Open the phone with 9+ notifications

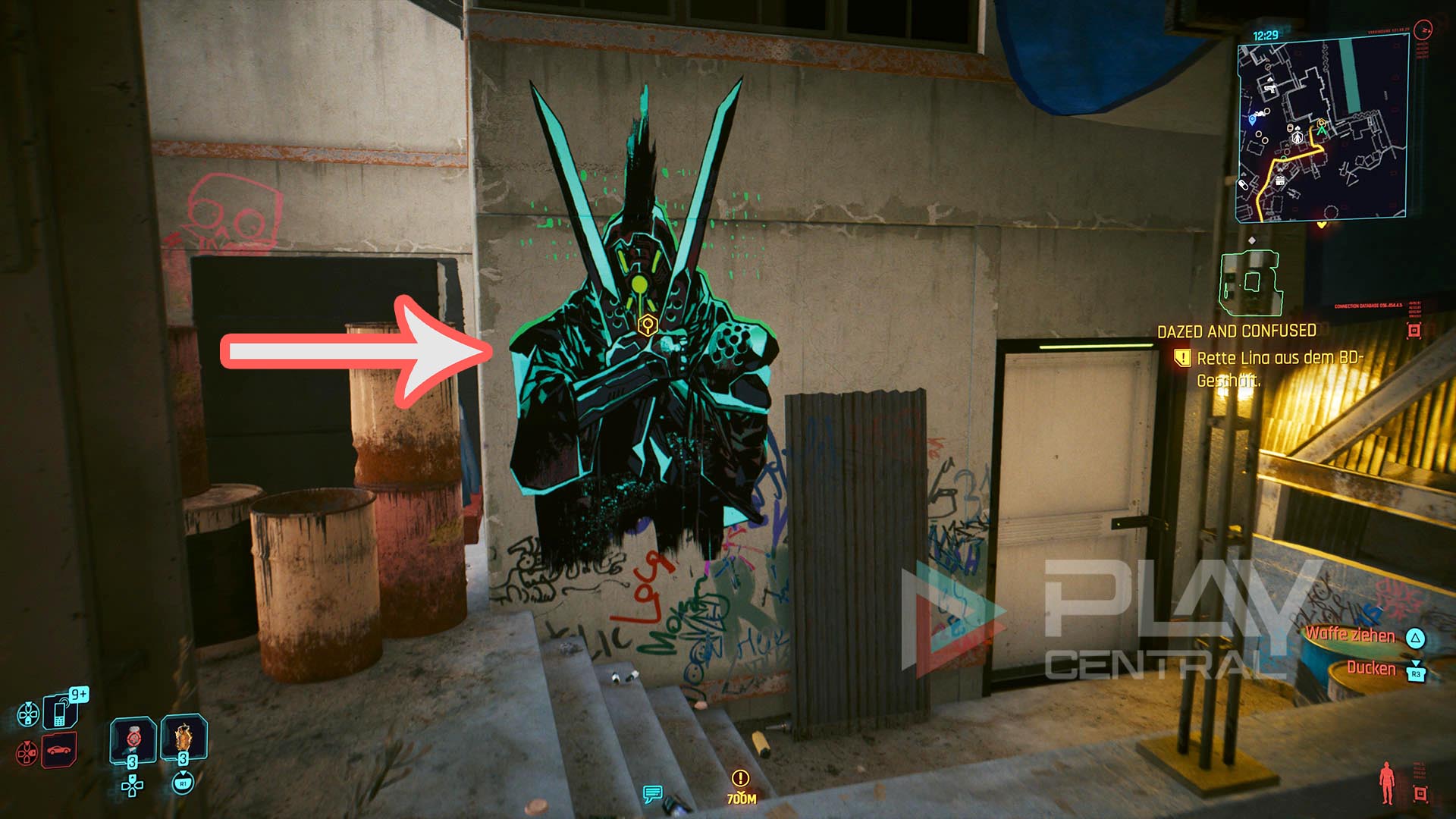point(61,712)
